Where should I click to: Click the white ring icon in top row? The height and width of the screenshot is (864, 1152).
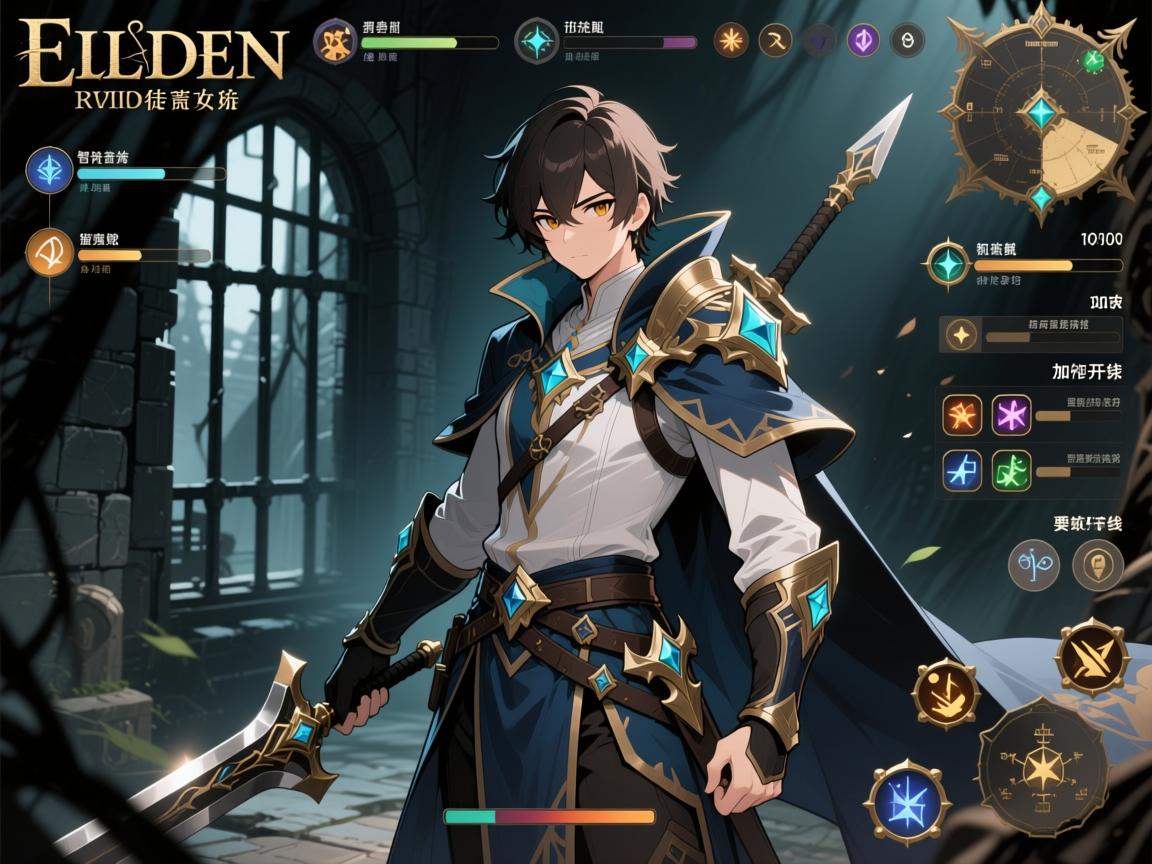(907, 41)
